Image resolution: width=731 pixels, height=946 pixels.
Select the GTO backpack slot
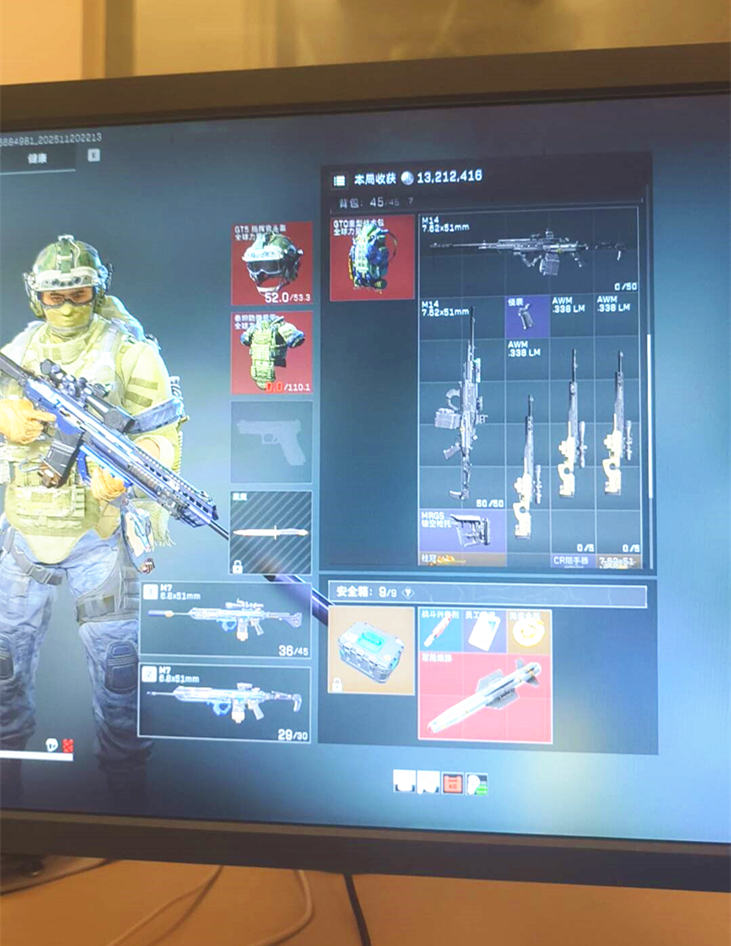[x=372, y=257]
